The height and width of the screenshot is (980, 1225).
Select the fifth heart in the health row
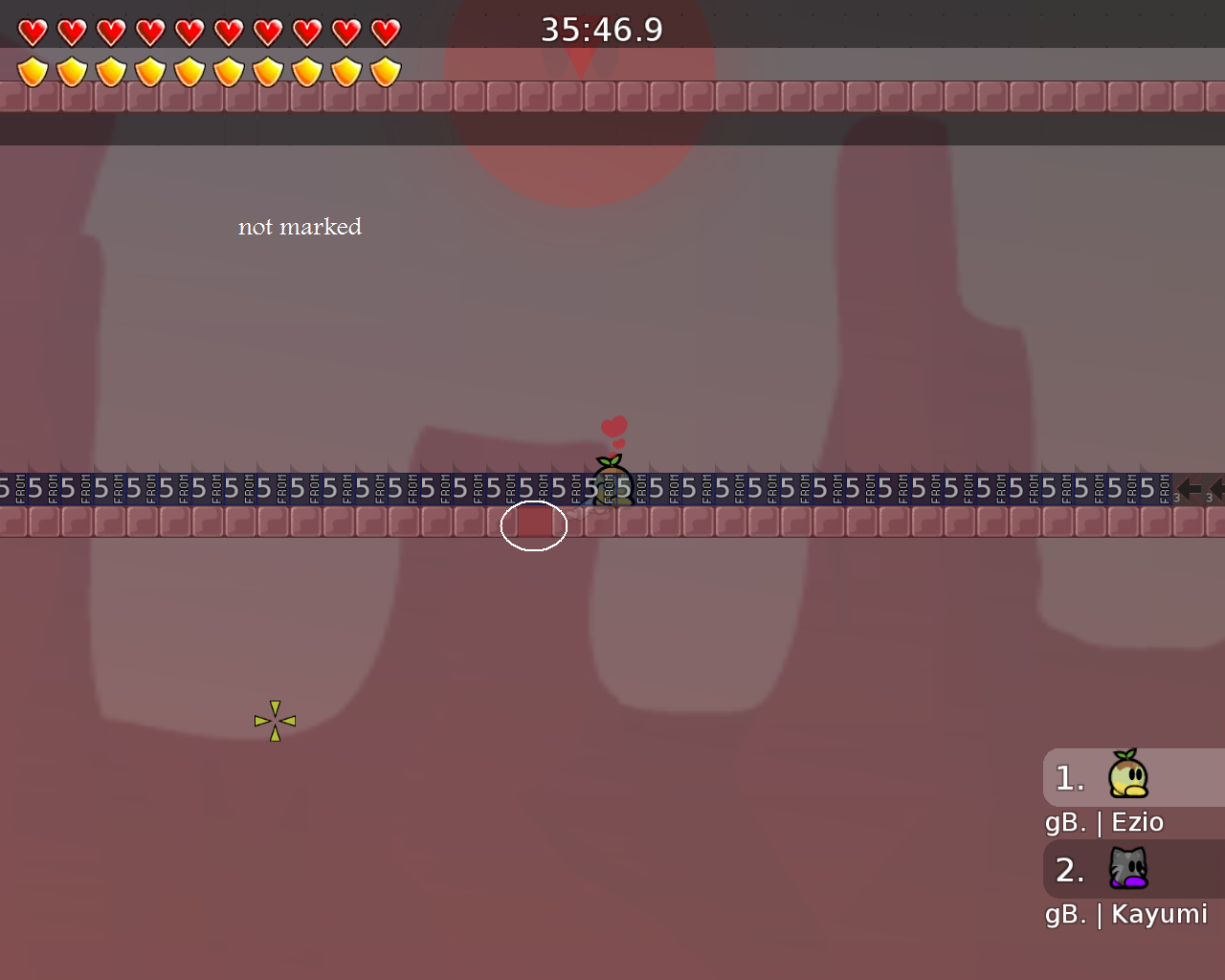pyautogui.click(x=189, y=31)
